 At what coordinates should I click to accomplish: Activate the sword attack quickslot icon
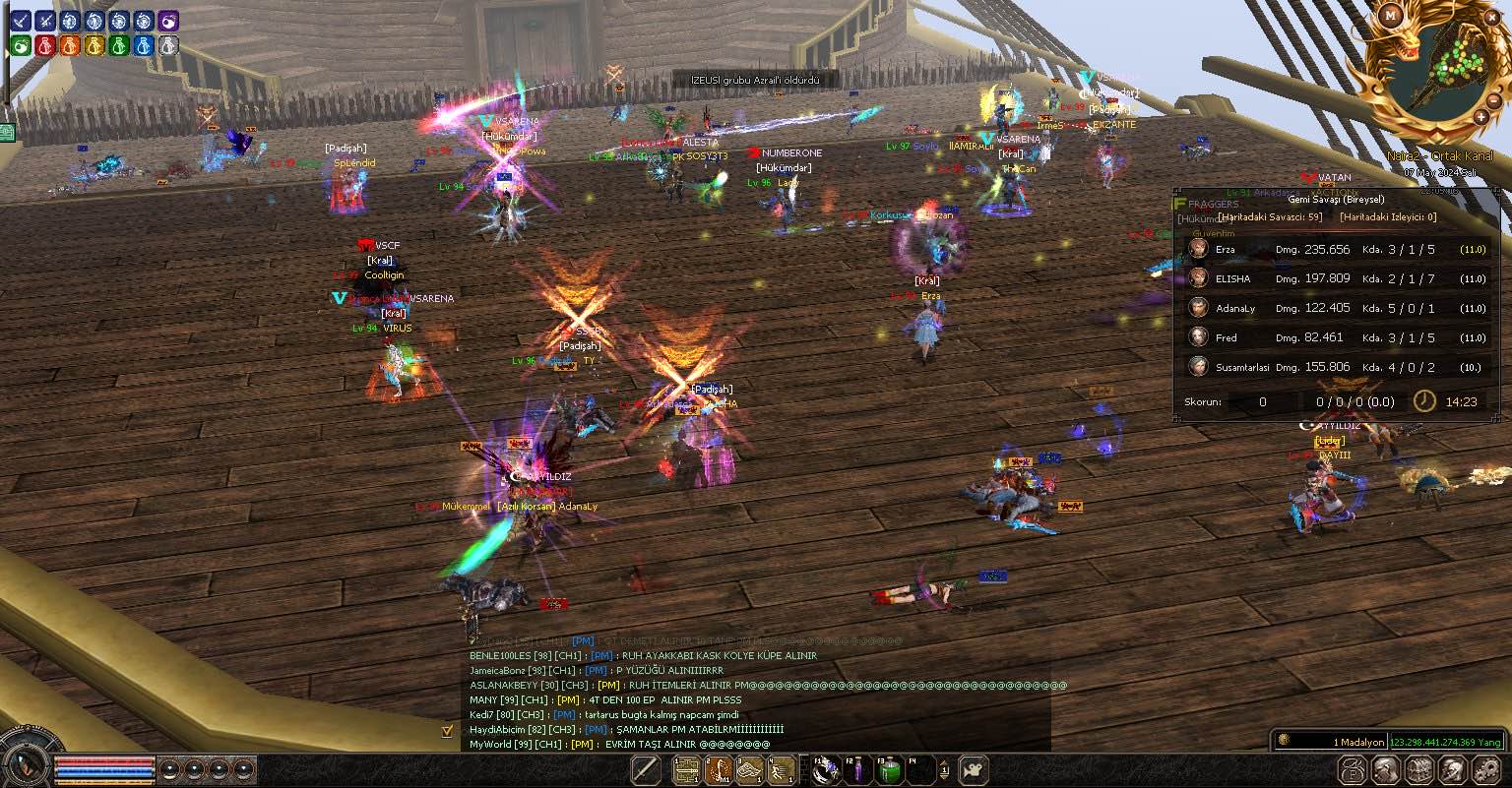[x=646, y=769]
